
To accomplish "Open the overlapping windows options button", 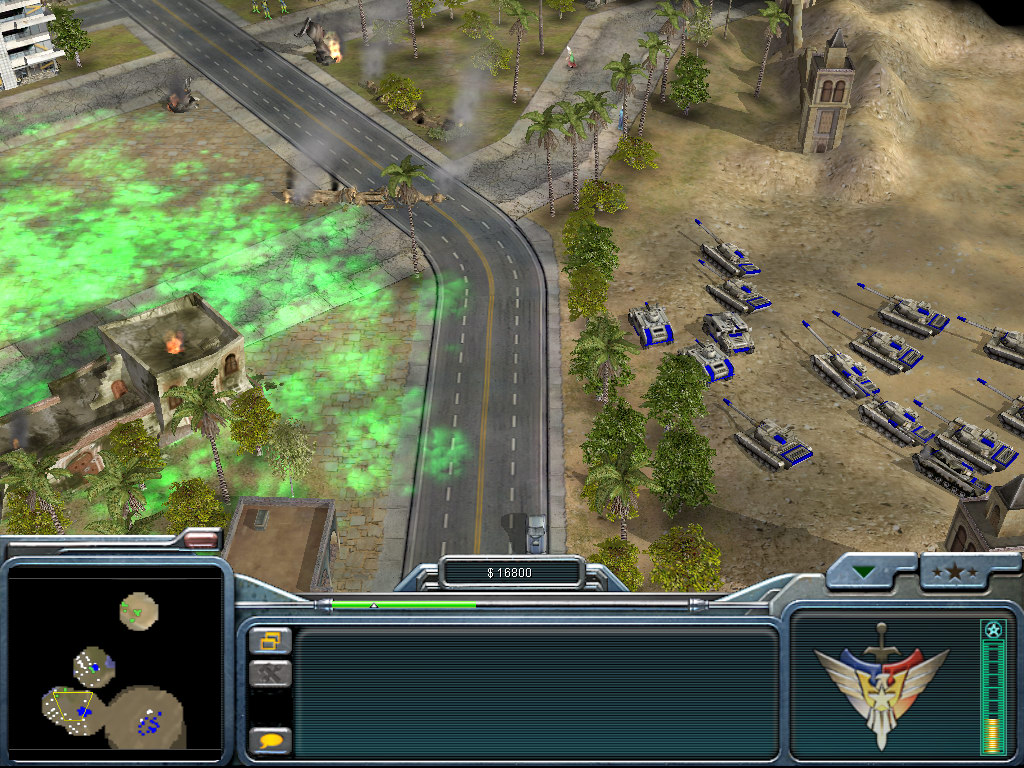I will pos(270,640).
